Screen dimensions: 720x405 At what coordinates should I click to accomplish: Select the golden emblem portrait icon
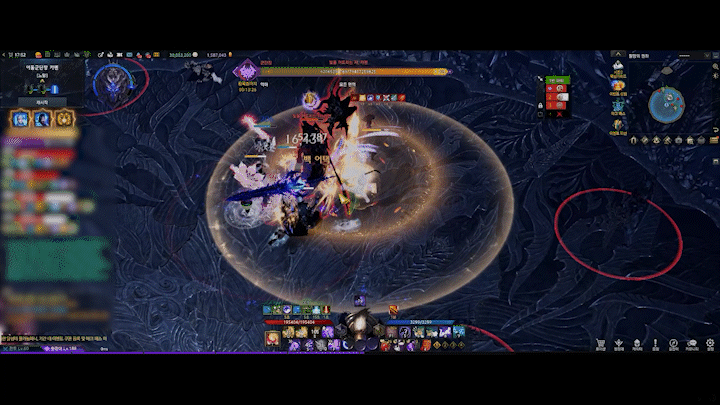64,119
